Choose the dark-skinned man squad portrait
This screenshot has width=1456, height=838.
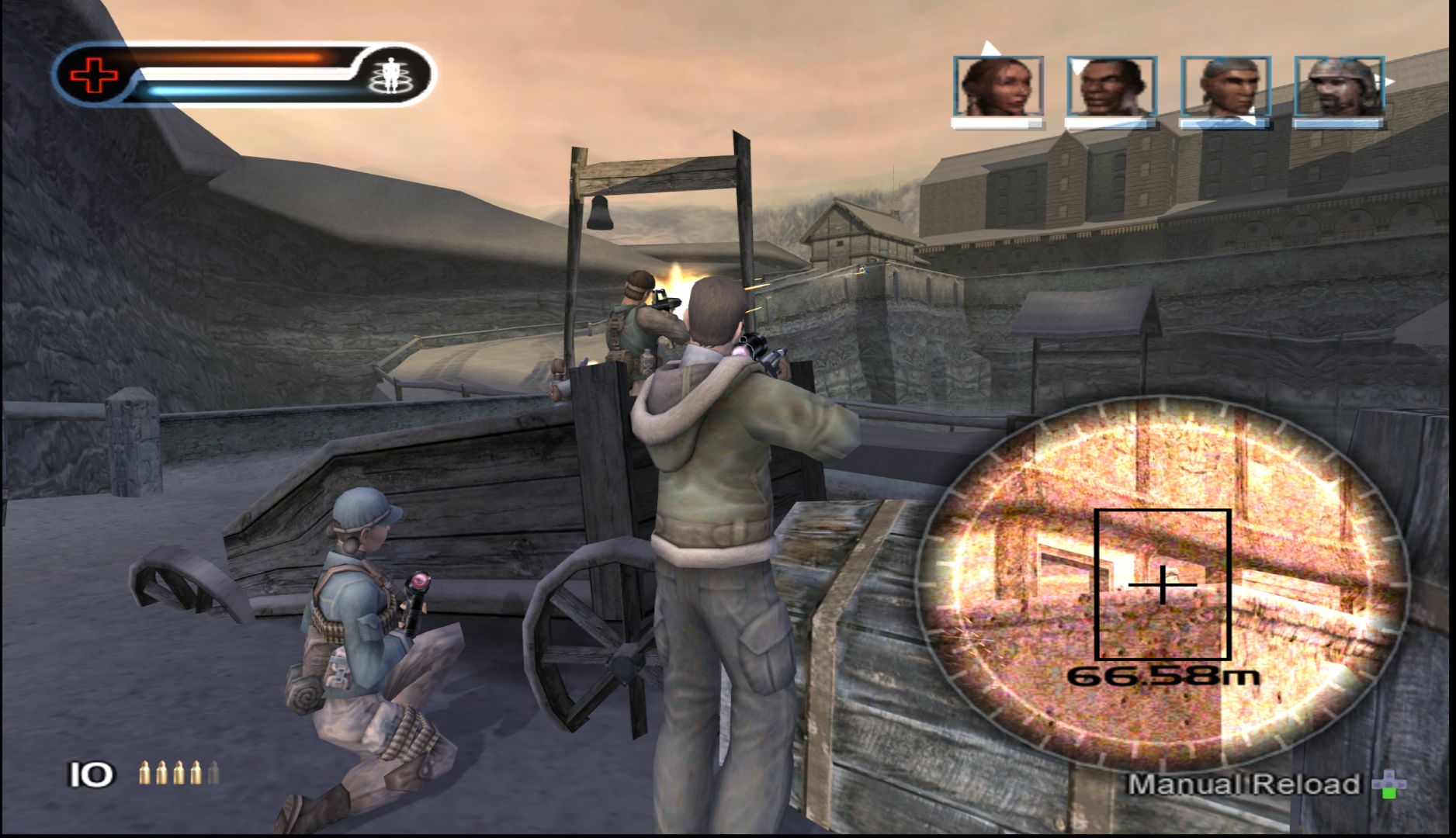click(x=1111, y=86)
